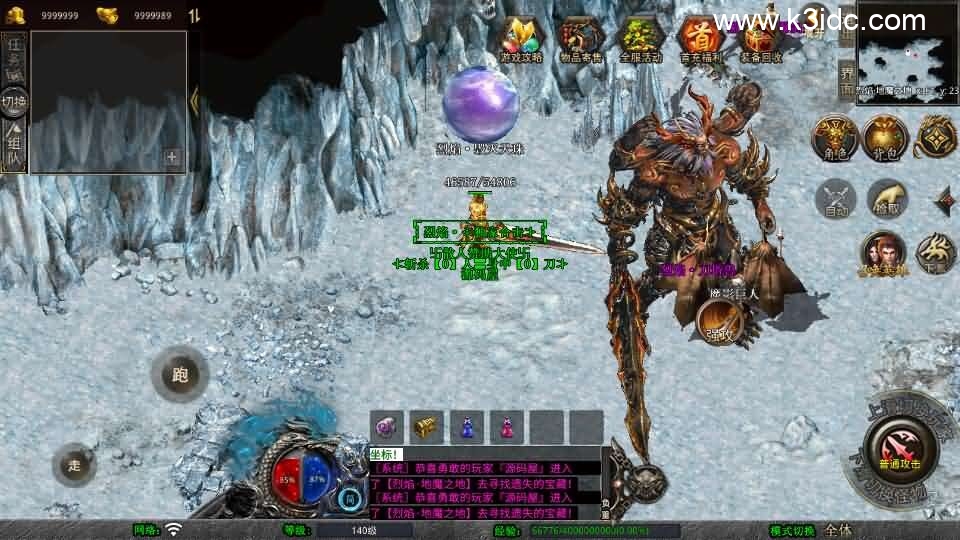960x540 pixels.
Task: Open the 首充福利 first-recharge bonus
Action: pyautogui.click(x=700, y=40)
